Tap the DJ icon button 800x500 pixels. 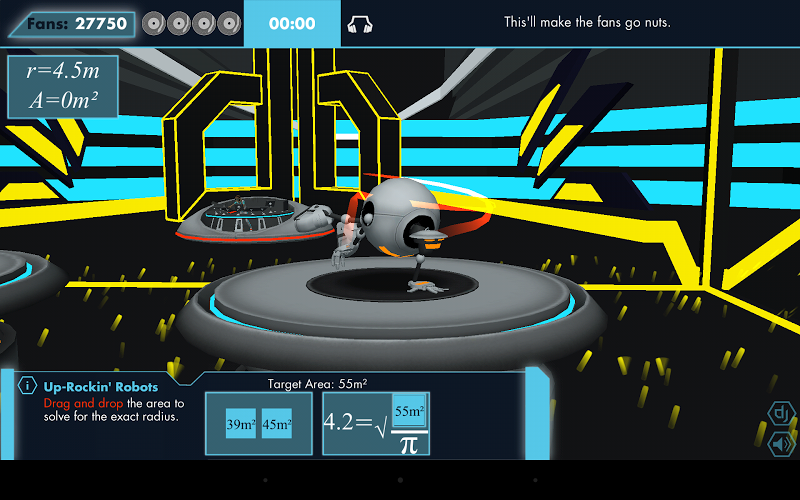click(780, 413)
